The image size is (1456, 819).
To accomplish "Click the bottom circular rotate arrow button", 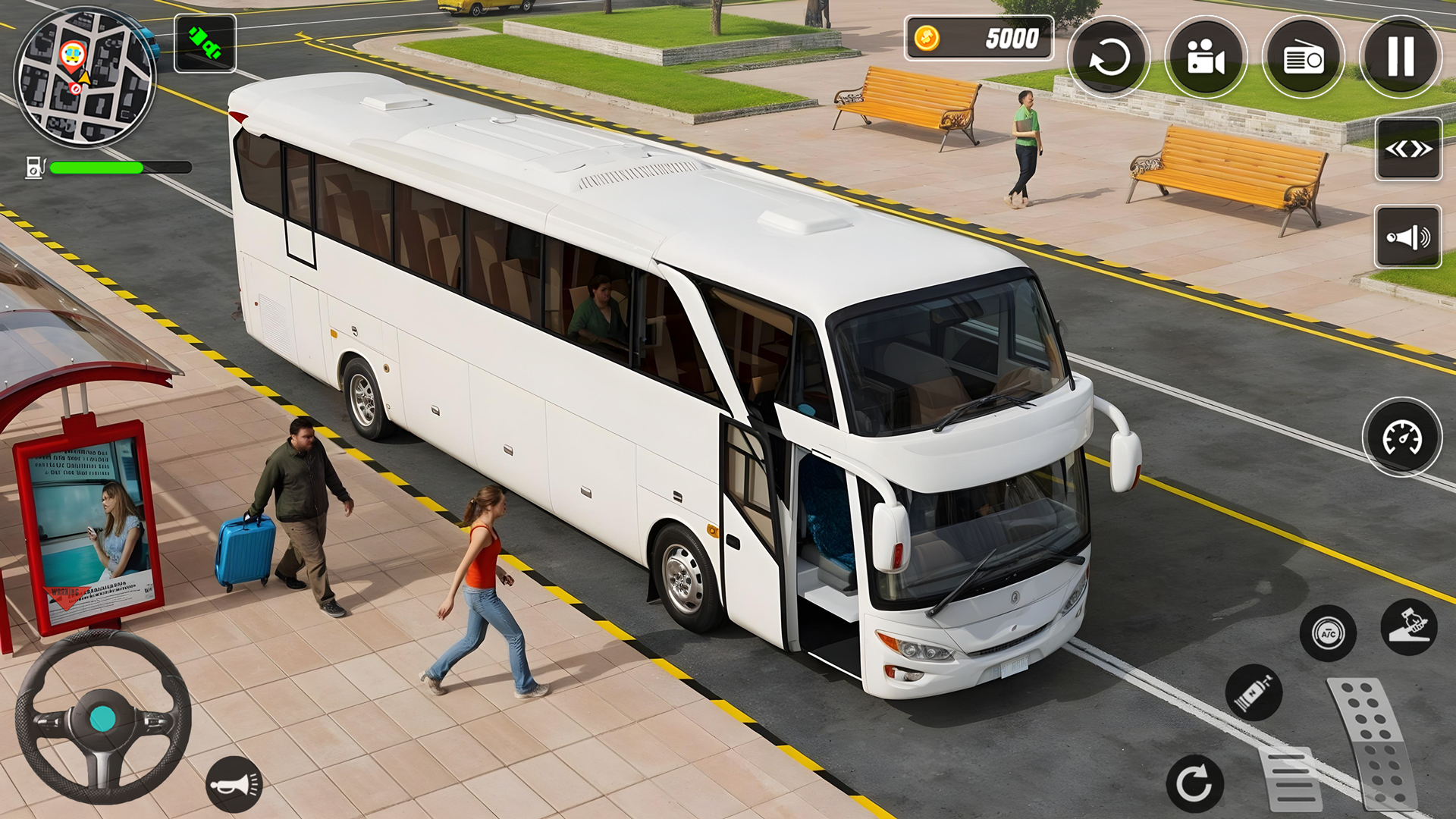I will click(1194, 783).
